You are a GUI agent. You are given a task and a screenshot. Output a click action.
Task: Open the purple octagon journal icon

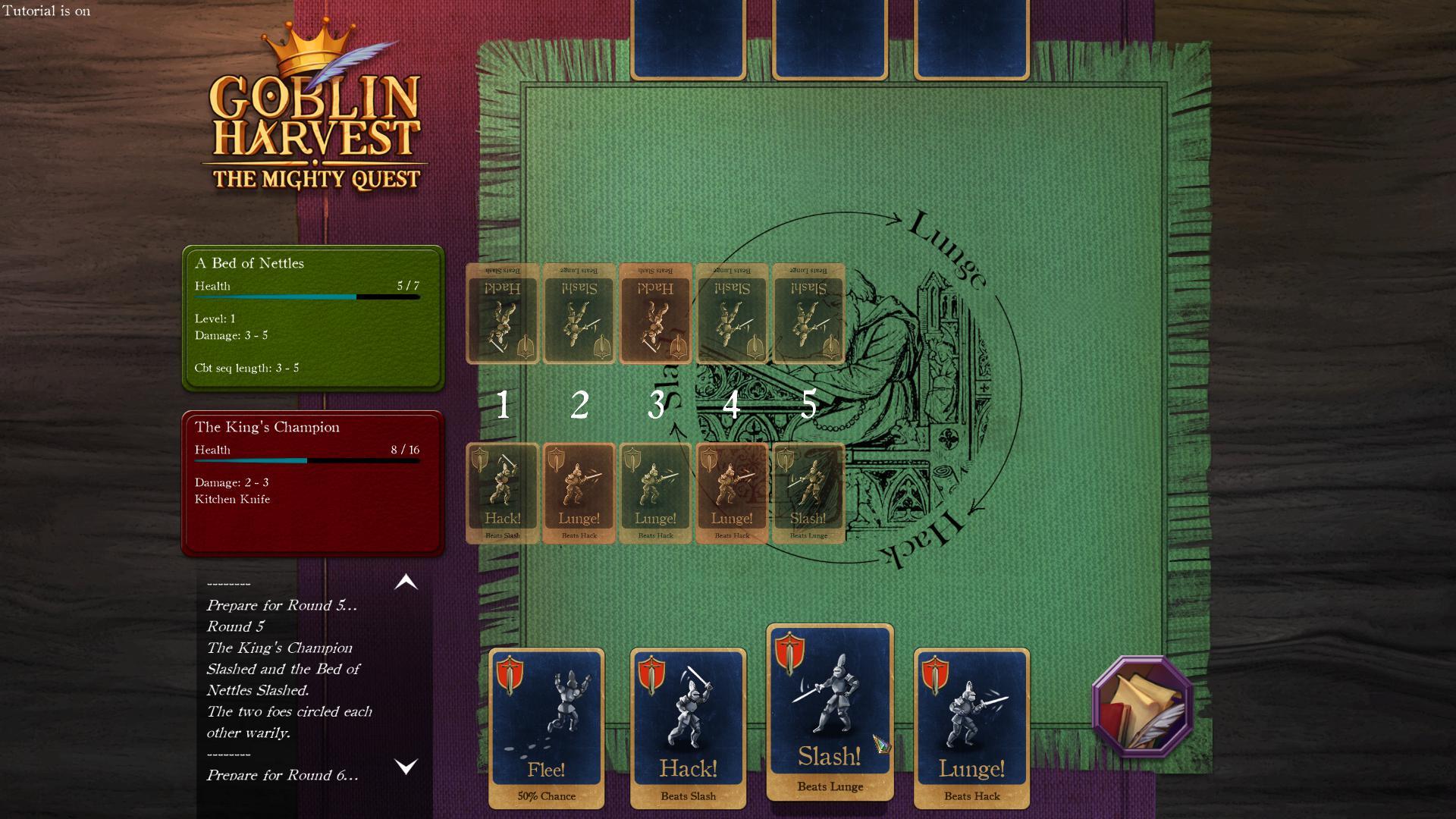click(1141, 707)
